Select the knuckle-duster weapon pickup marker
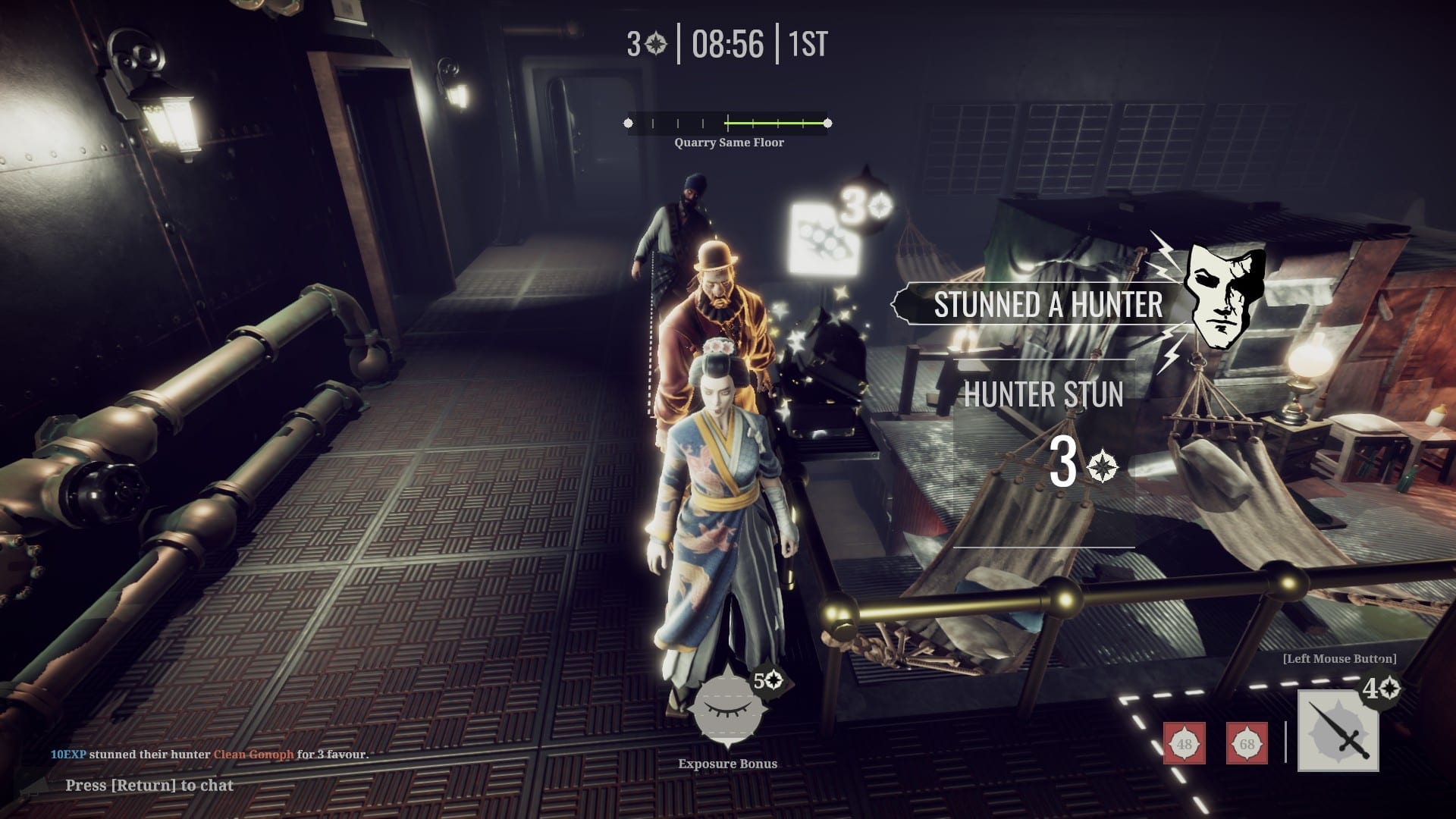Viewport: 1456px width, 819px height. [825, 239]
